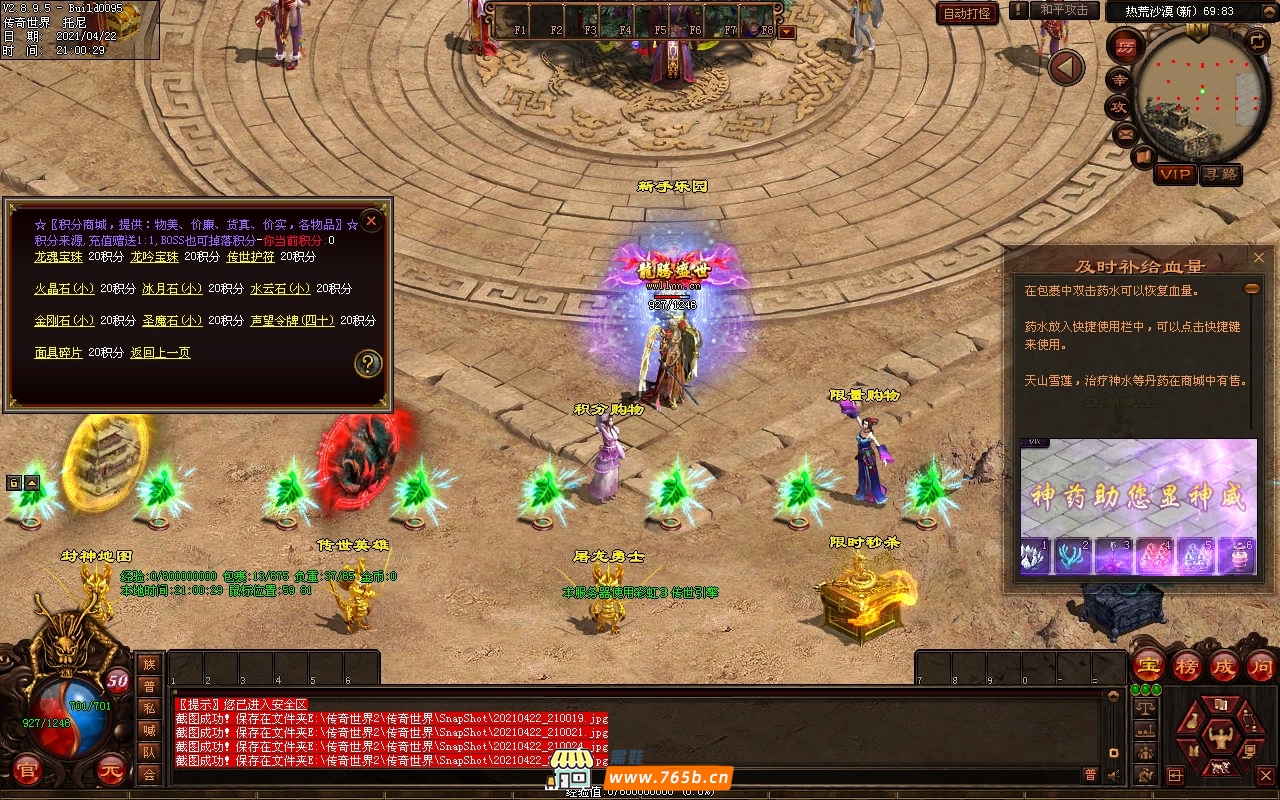The height and width of the screenshot is (800, 1280).
Task: Open the VIP panel
Action: click(1175, 174)
